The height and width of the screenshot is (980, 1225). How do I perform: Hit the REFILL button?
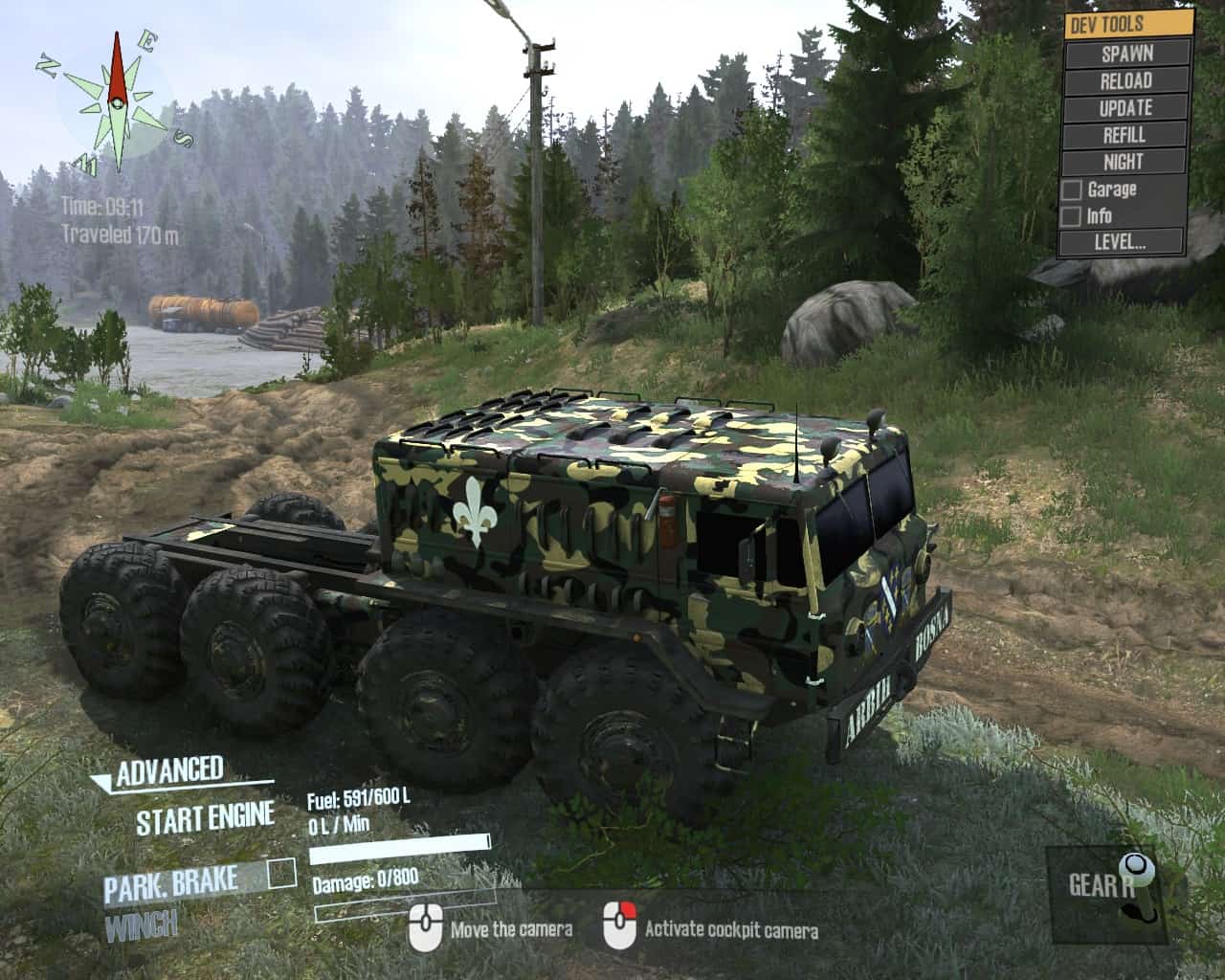tap(1125, 135)
